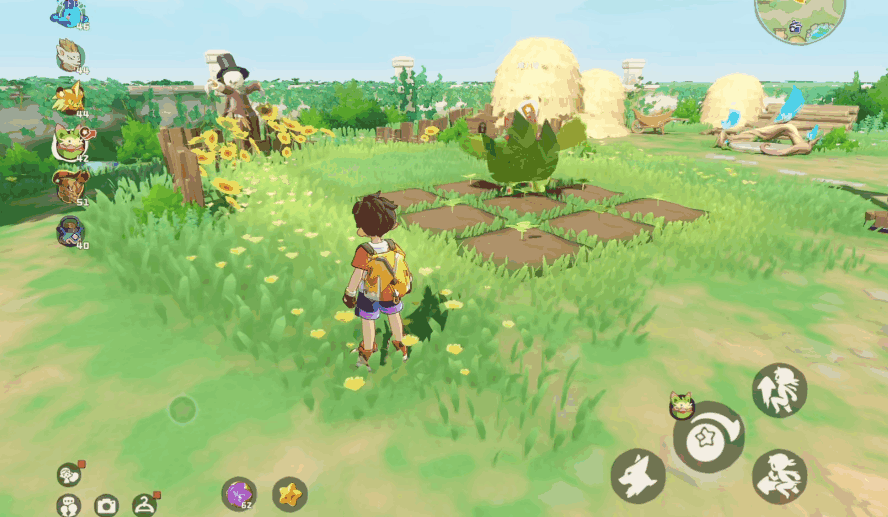Select the beige spiky-haired party creature

pyautogui.click(x=70, y=55)
